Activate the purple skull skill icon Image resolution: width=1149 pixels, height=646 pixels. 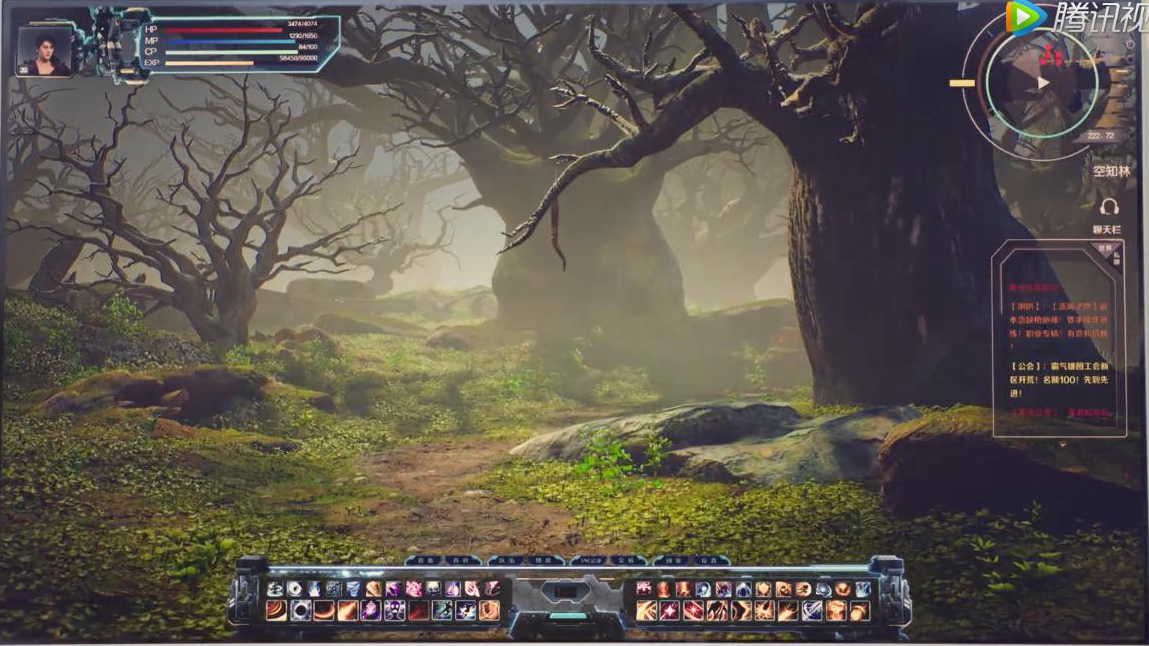(x=395, y=610)
